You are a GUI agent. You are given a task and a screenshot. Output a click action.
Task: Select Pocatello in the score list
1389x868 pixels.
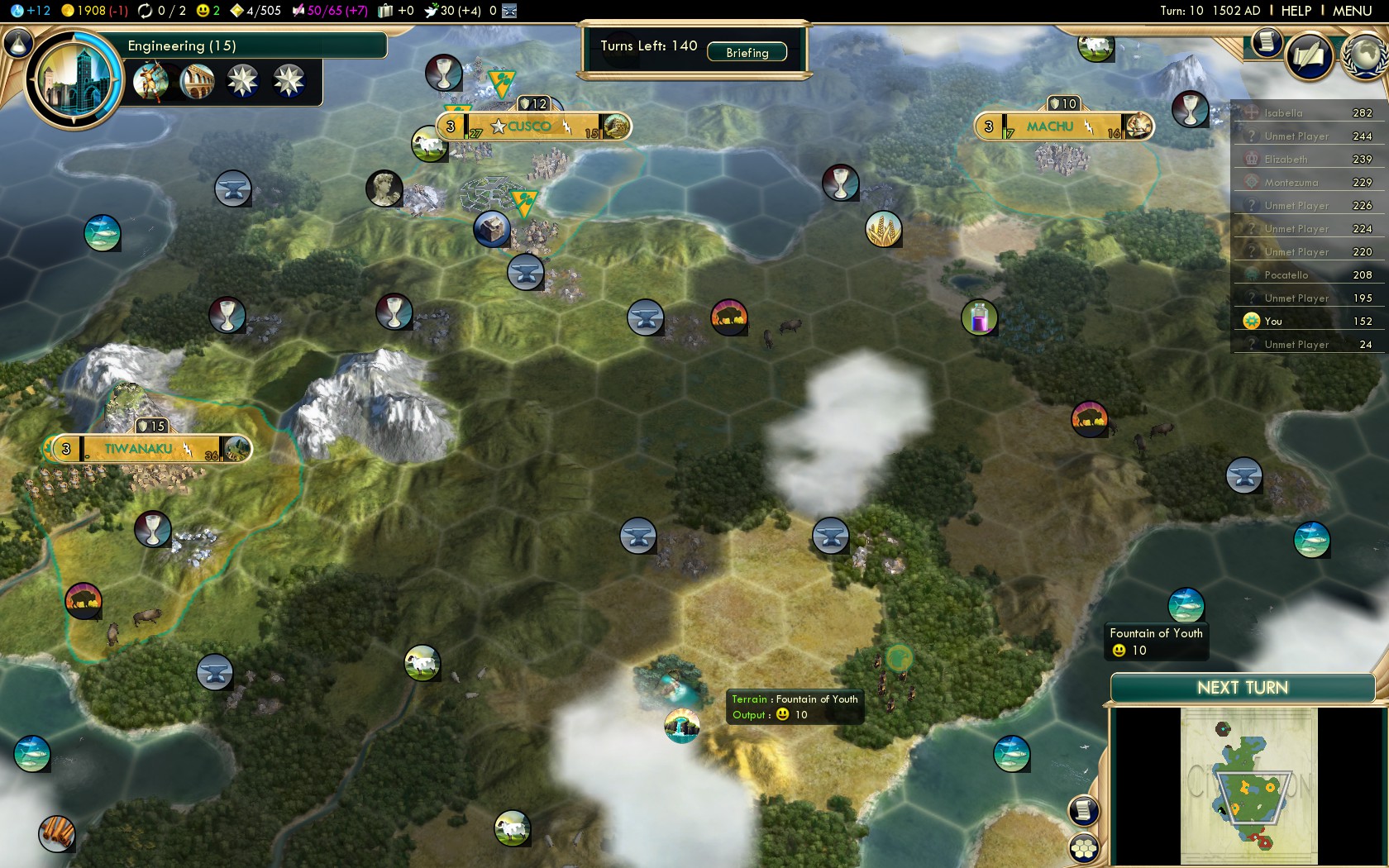[1286, 275]
